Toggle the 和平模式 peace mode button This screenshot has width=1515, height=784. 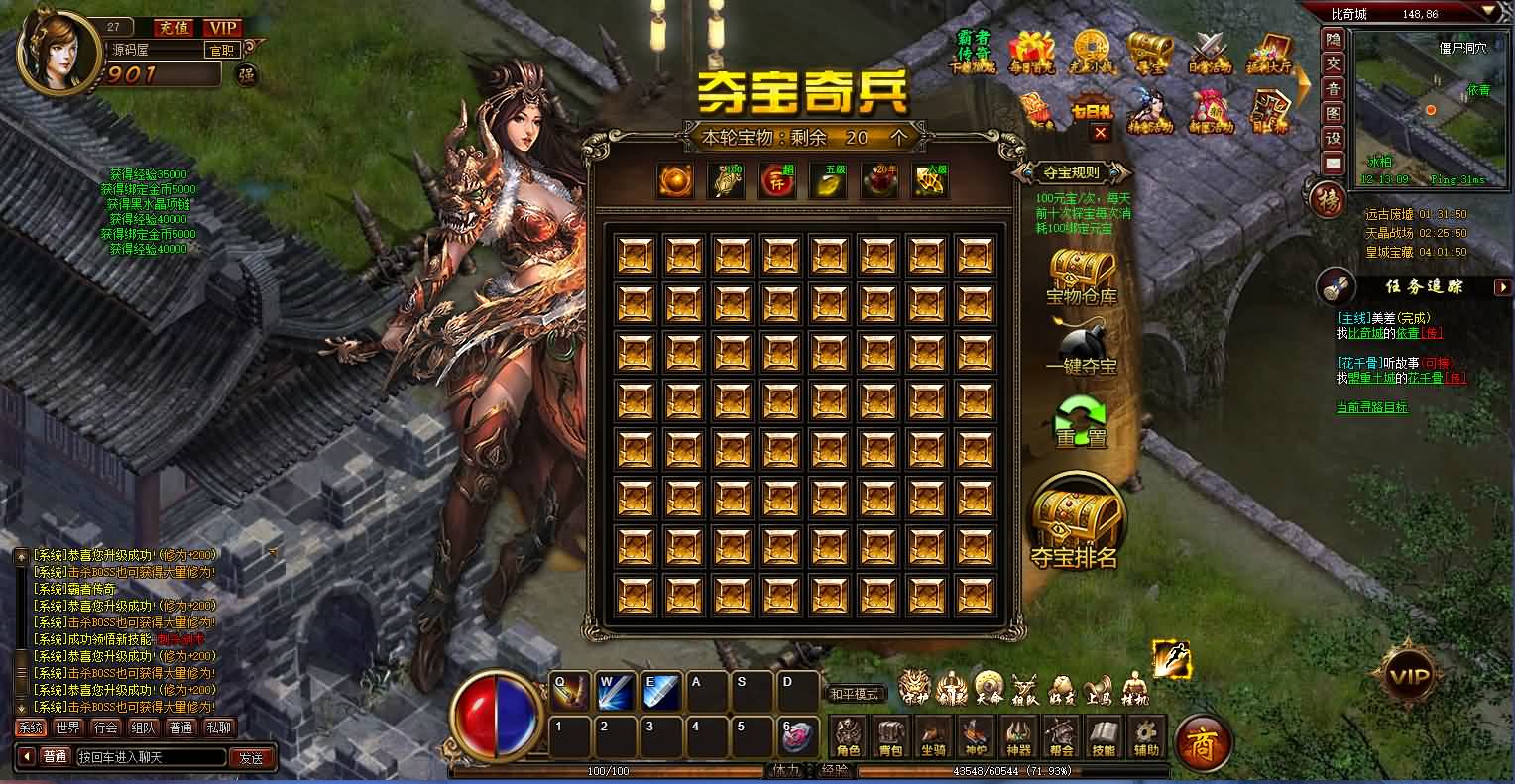(x=856, y=694)
